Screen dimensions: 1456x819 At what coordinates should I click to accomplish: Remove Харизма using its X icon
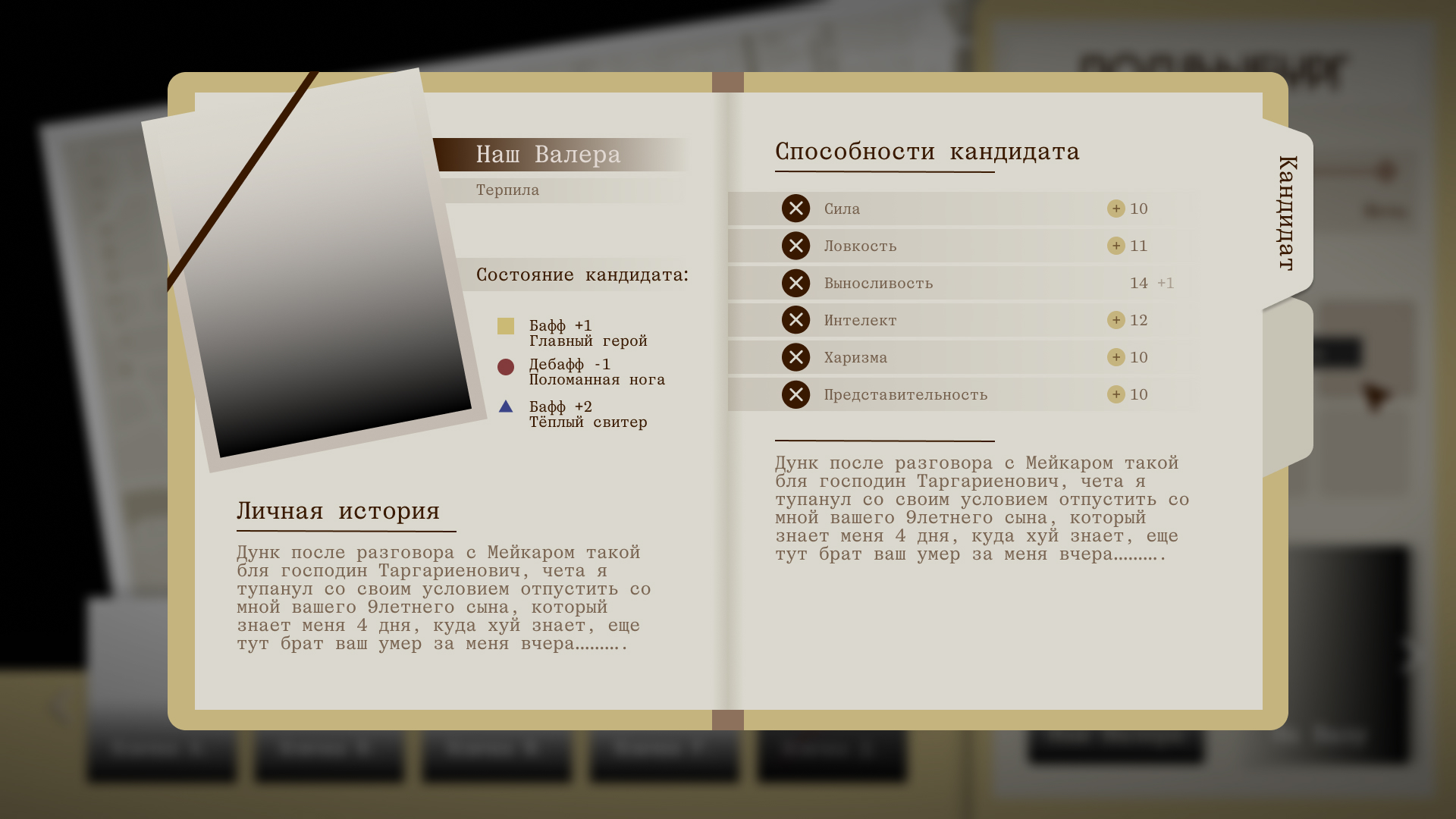[795, 356]
